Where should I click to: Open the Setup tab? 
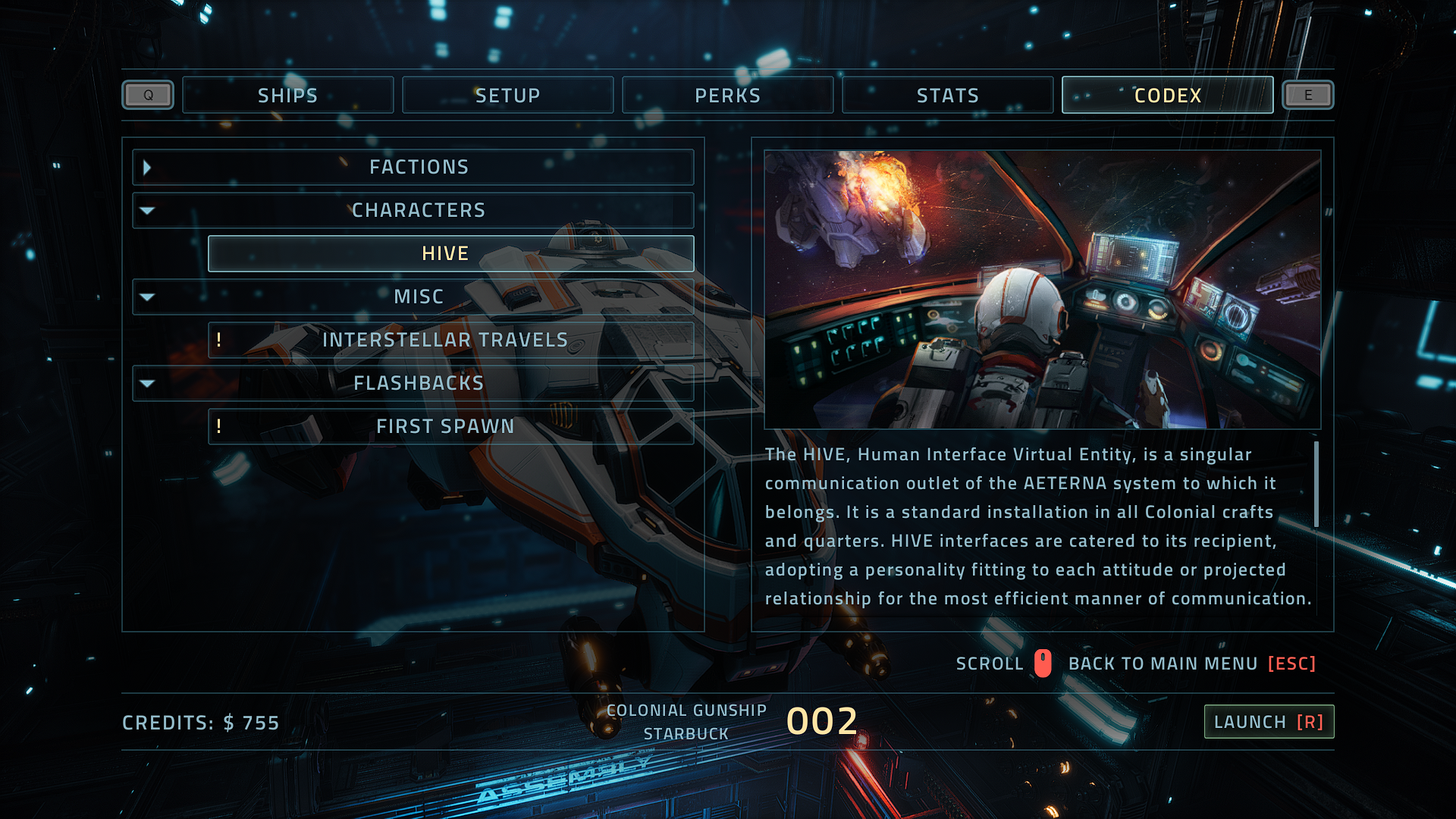tap(507, 96)
